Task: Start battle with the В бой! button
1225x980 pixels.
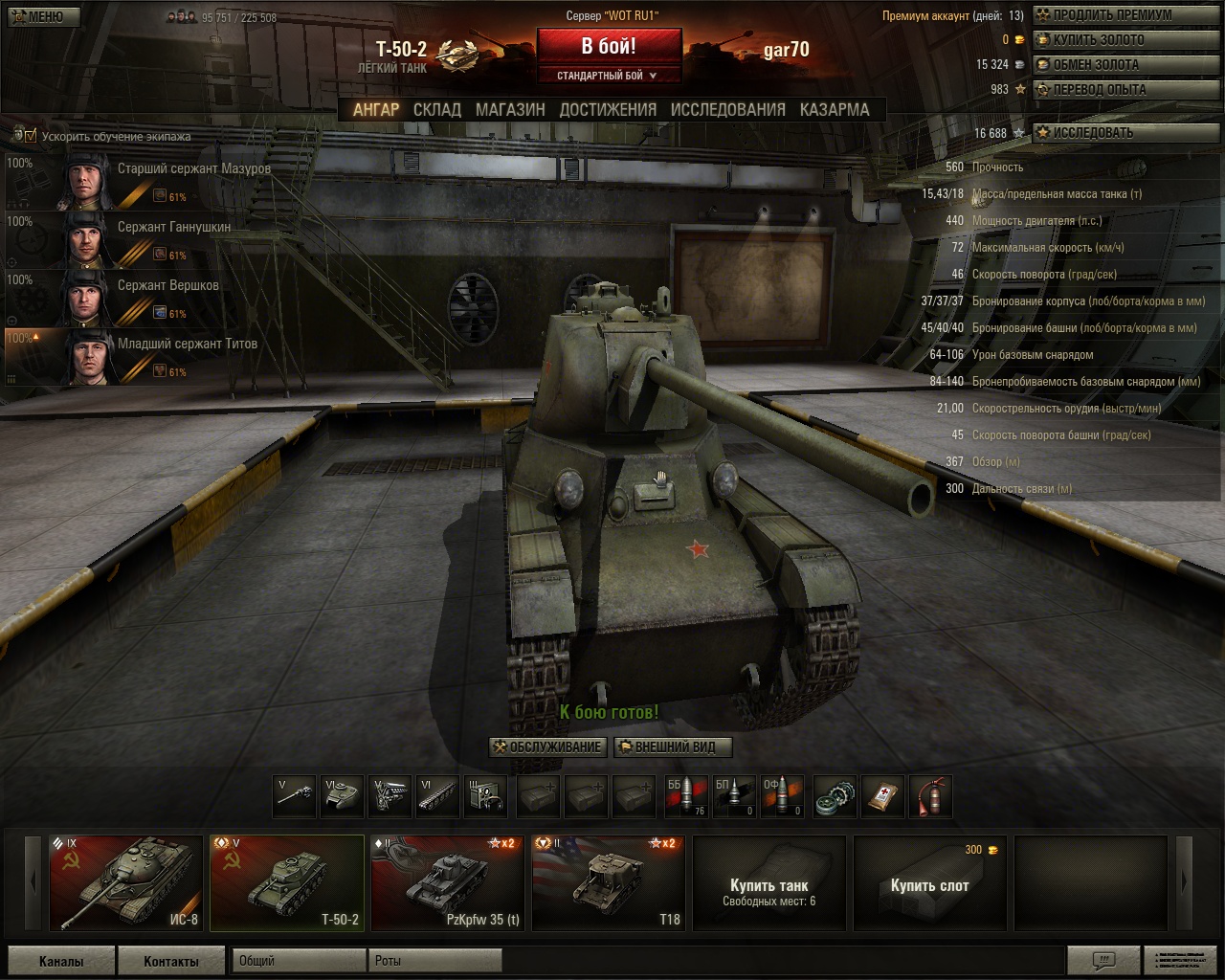Action: [609, 46]
